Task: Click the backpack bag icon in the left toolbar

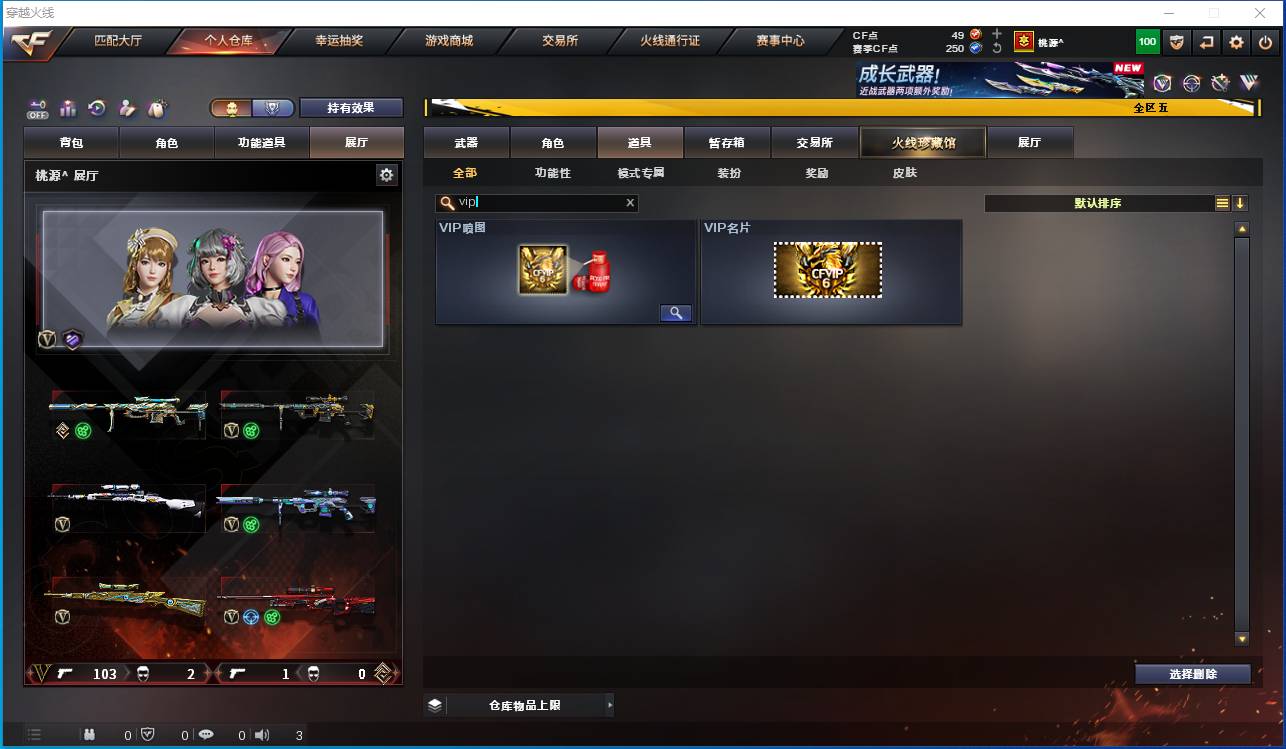Action: coord(156,107)
